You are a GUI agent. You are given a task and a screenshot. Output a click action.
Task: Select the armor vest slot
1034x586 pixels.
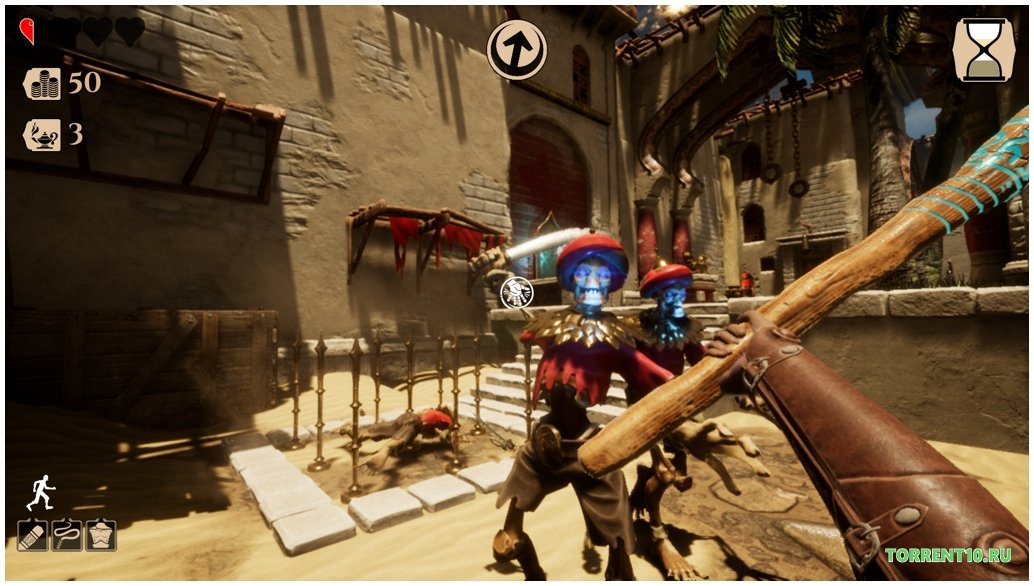pyautogui.click(x=100, y=535)
